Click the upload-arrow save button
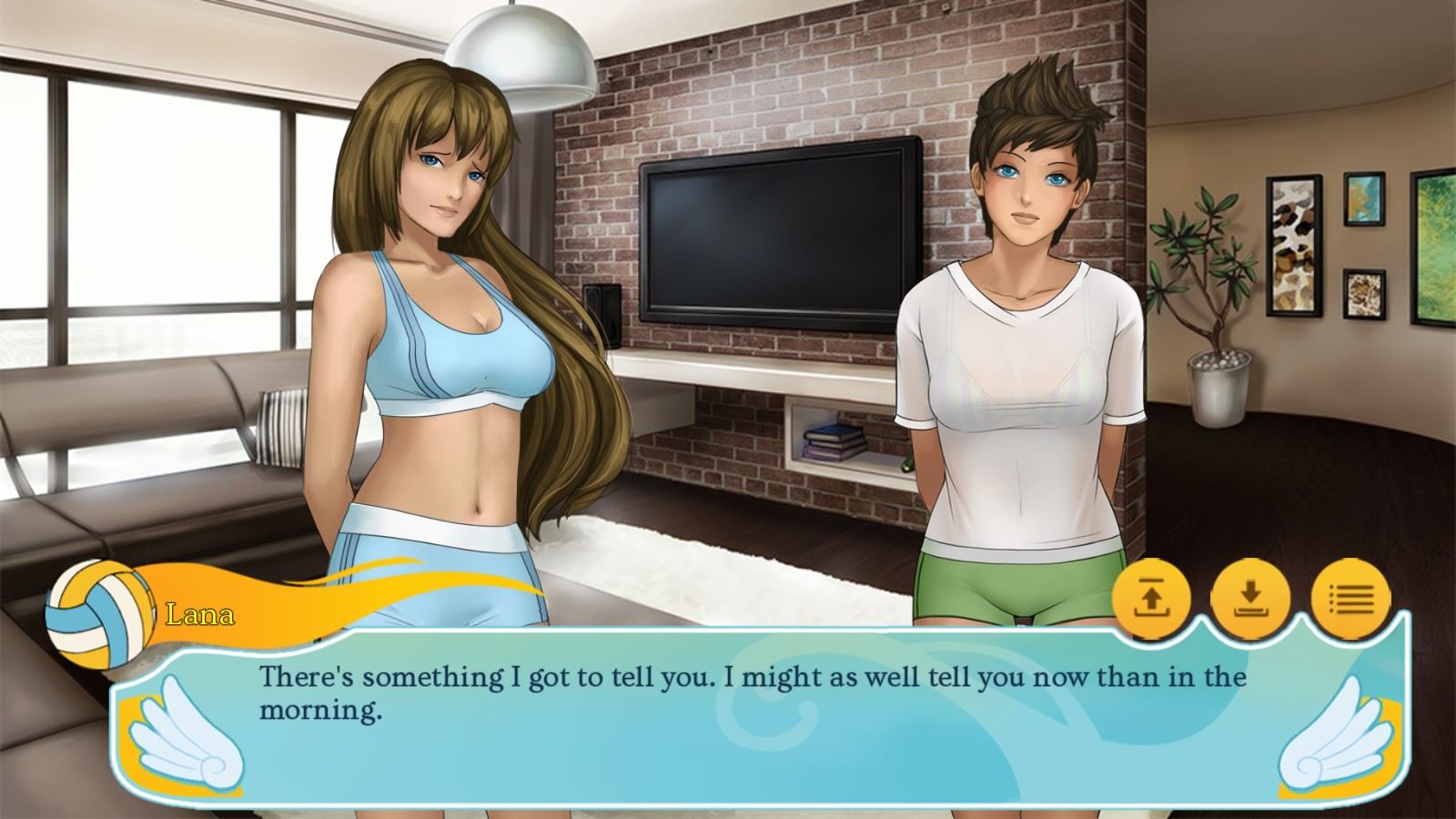 click(x=1151, y=599)
